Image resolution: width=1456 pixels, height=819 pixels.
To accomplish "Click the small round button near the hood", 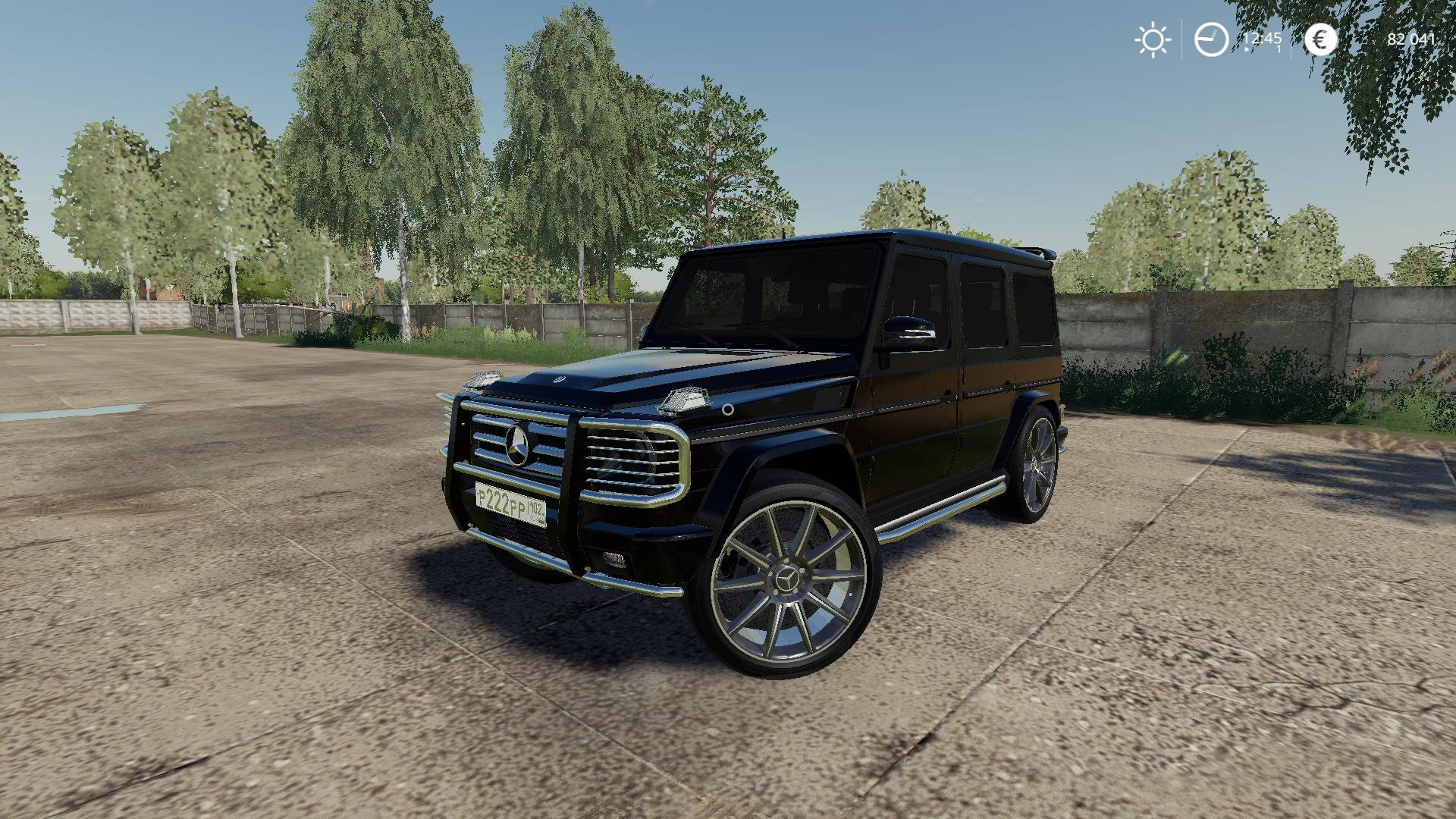I will pyautogui.click(x=727, y=409).
